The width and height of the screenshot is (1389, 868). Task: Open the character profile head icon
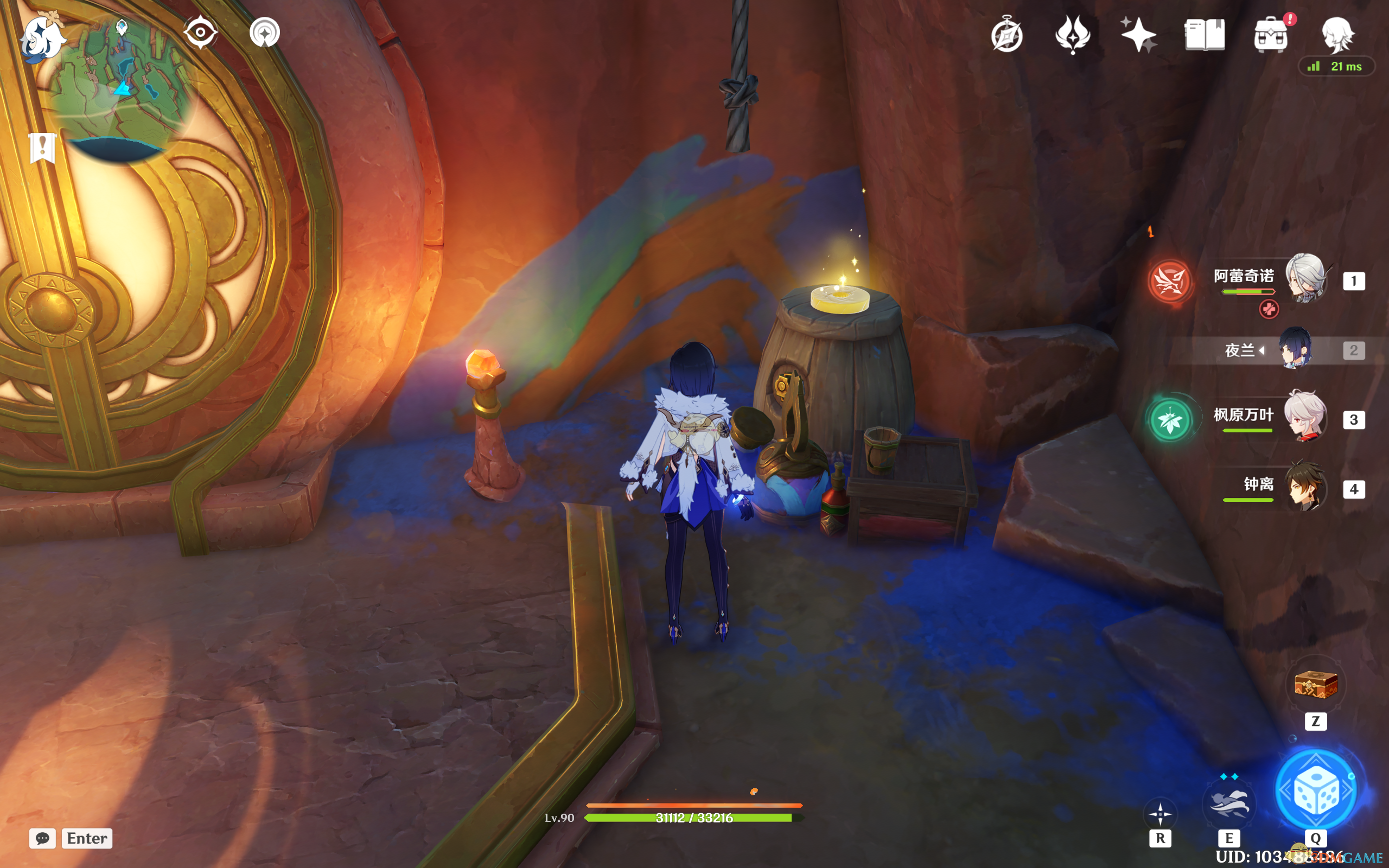point(1337,34)
